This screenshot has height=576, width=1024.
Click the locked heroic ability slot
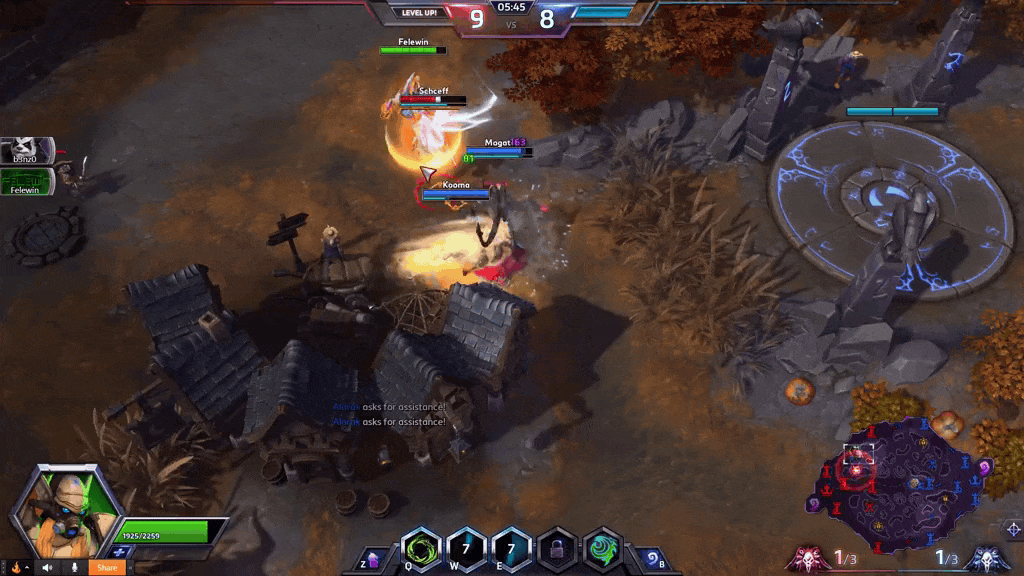557,549
